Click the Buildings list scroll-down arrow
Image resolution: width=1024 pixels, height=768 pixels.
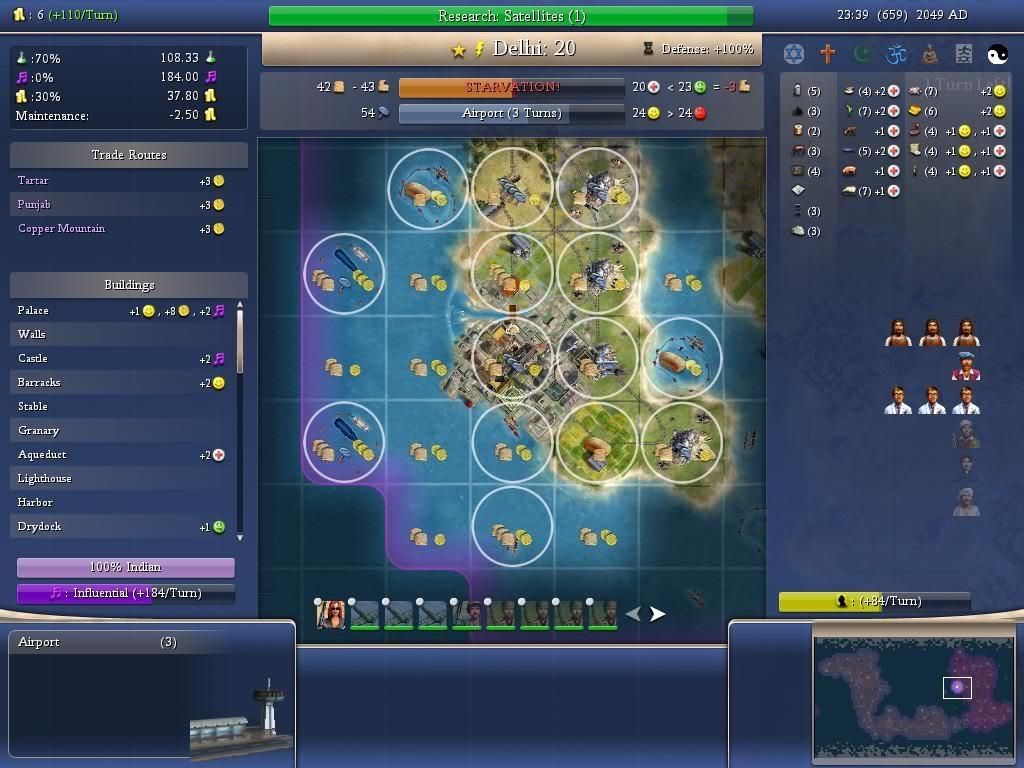point(239,537)
